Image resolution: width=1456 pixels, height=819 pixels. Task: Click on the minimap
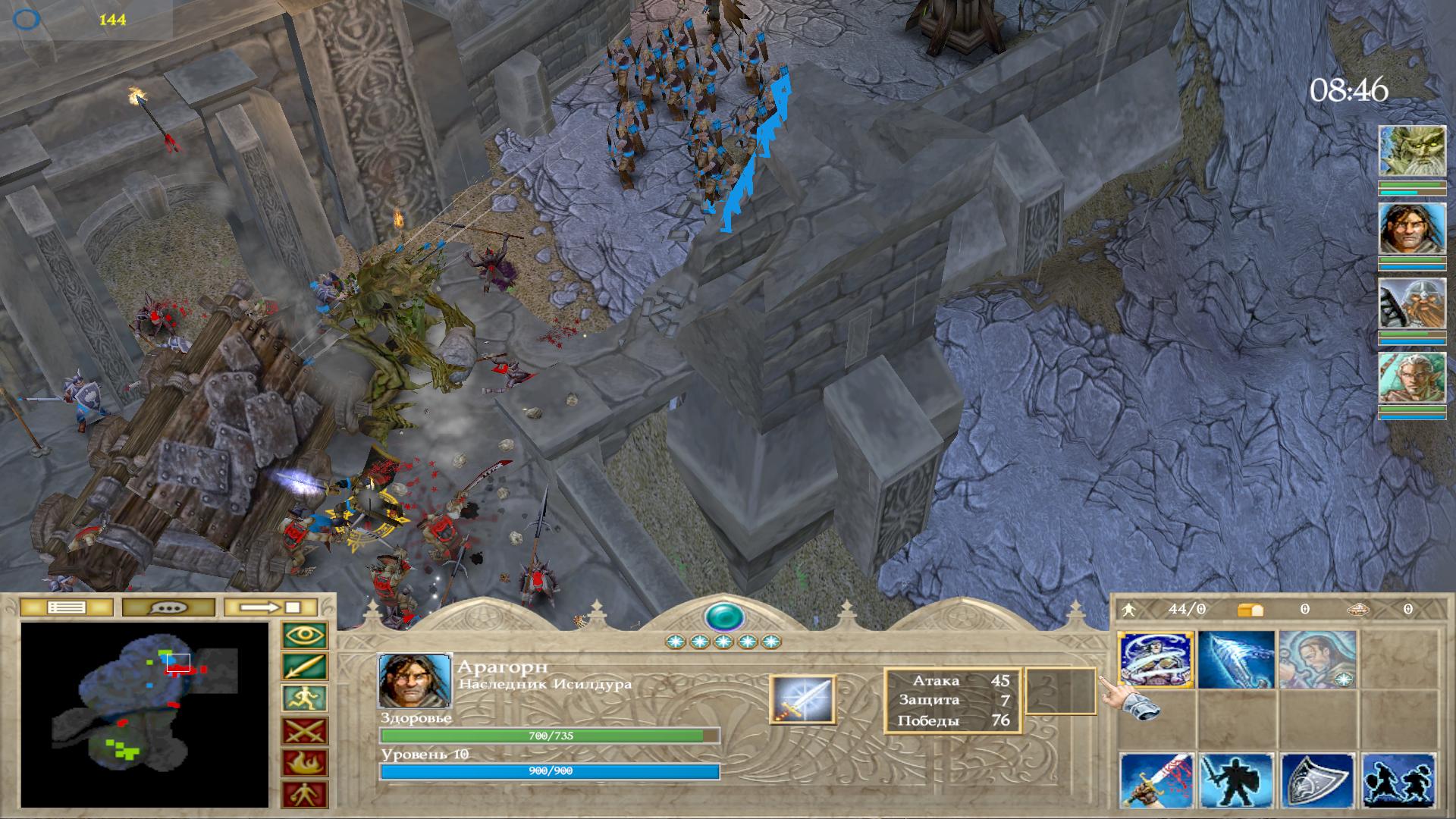(x=144, y=714)
